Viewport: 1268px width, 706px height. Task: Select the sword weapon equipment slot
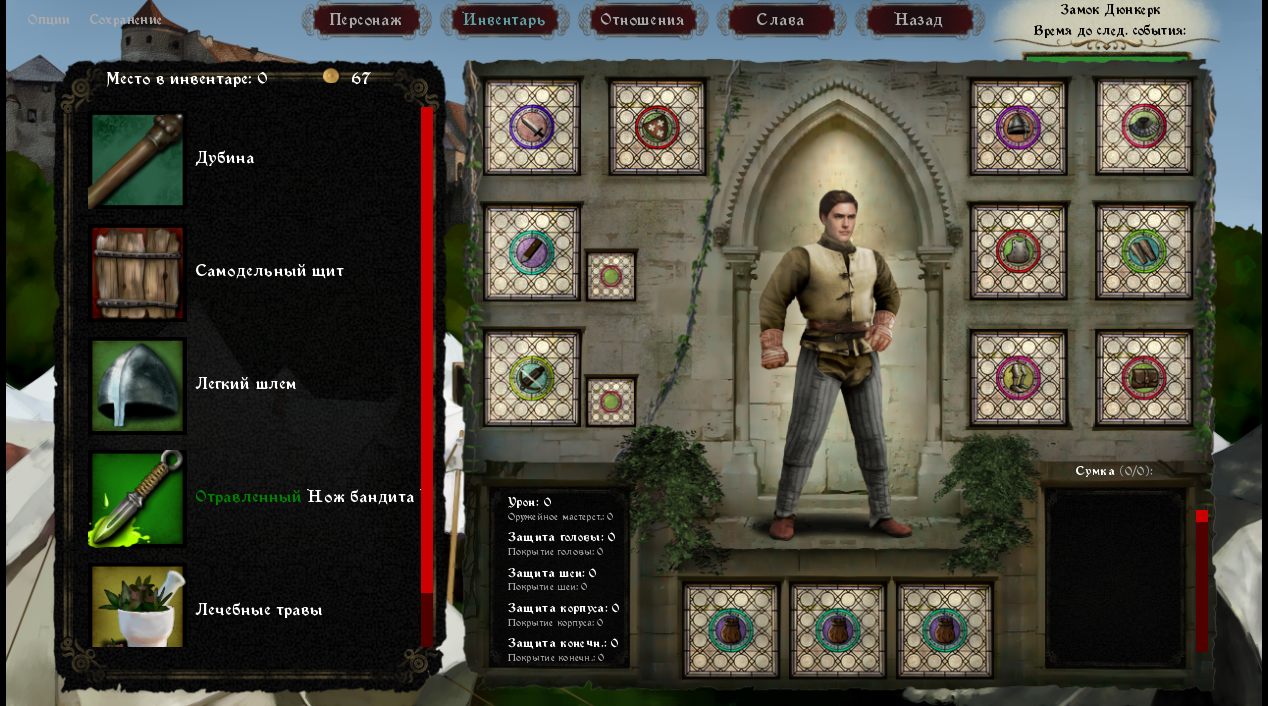pyautogui.click(x=532, y=127)
